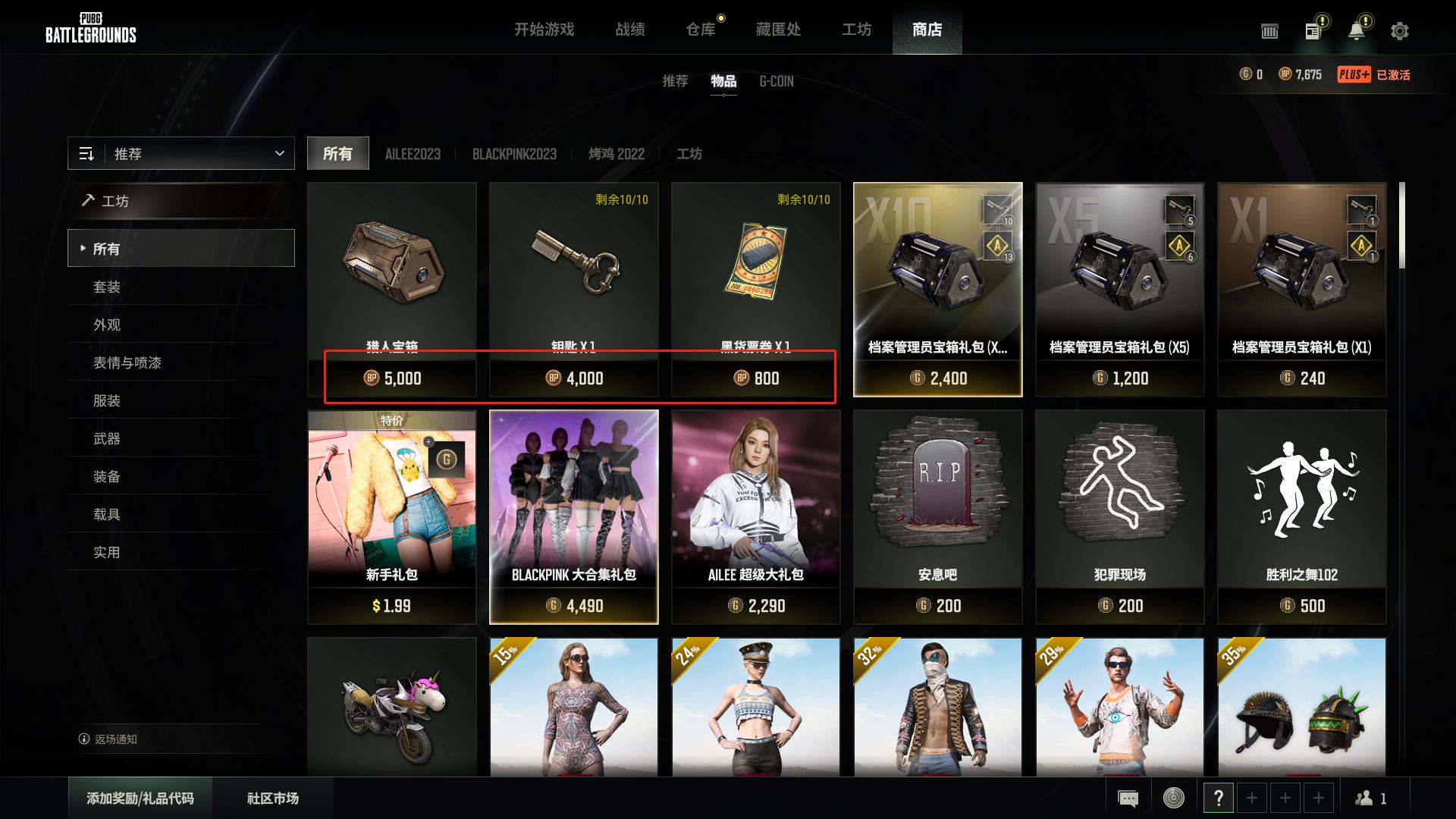1456x819 pixels.
Task: Open the notifications bell icon
Action: click(1357, 30)
